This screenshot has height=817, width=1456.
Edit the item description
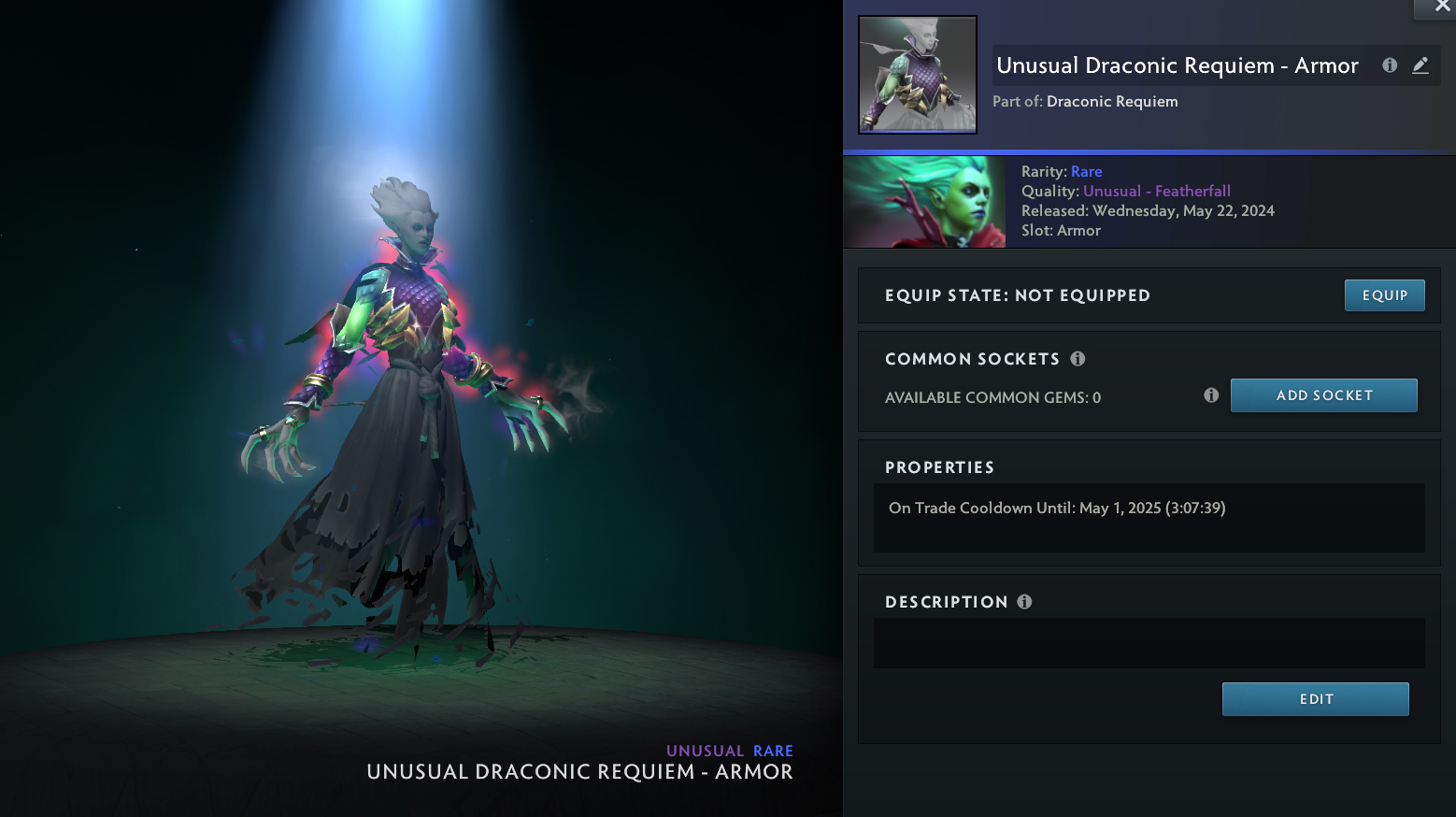click(x=1315, y=699)
